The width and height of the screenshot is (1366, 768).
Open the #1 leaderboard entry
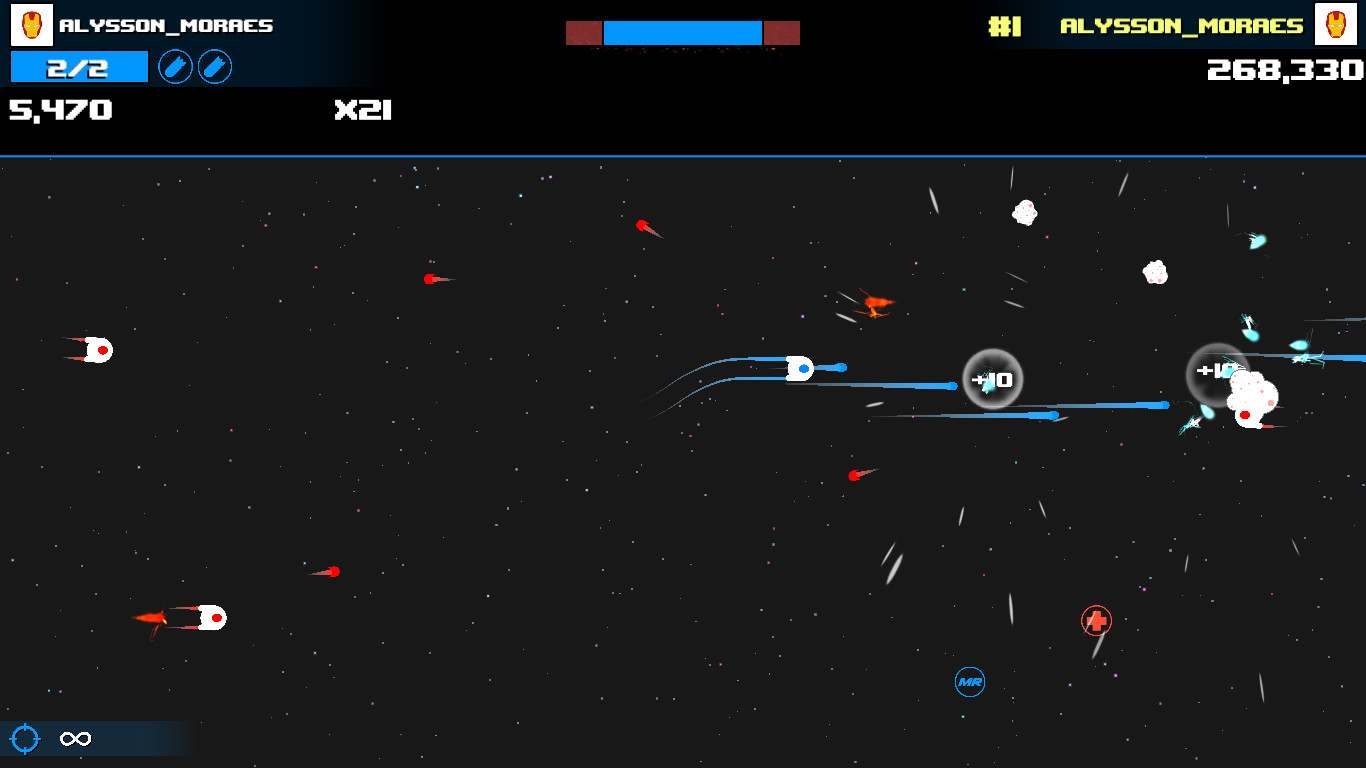(1004, 27)
